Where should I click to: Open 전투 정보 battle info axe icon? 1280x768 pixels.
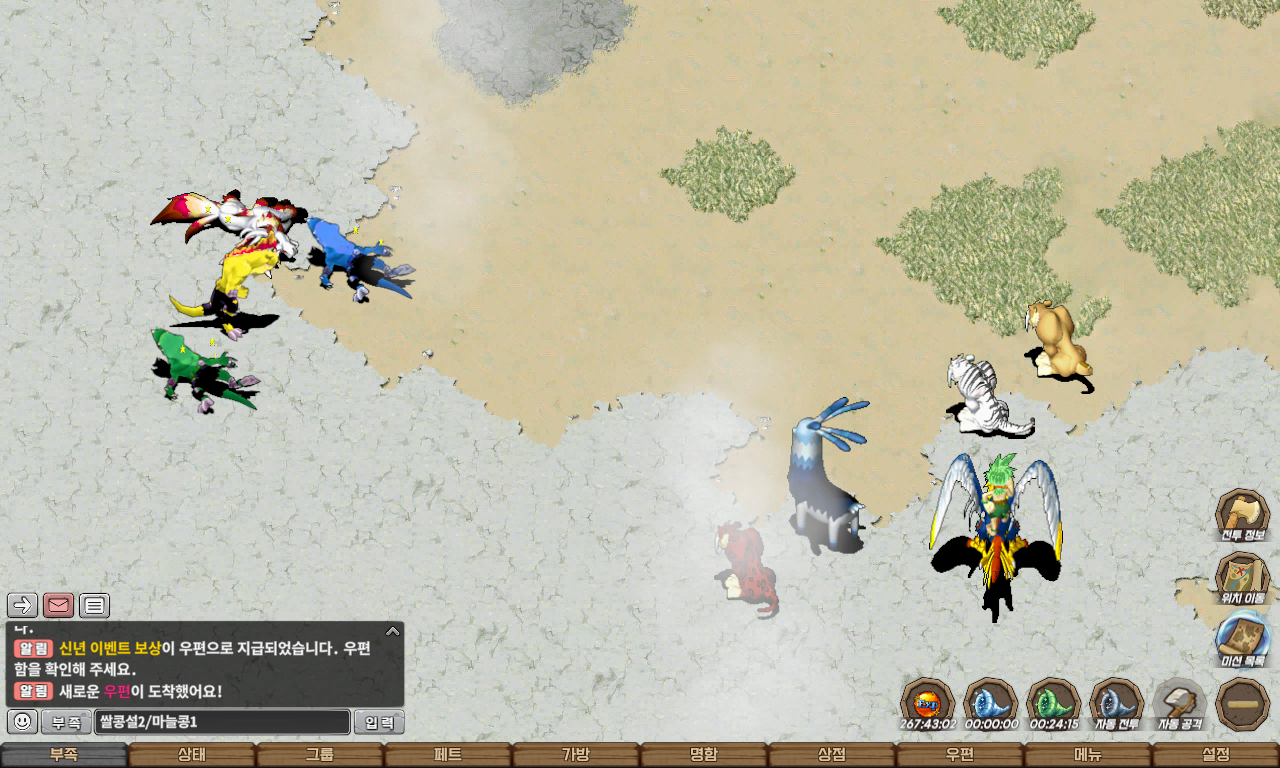tap(1242, 514)
